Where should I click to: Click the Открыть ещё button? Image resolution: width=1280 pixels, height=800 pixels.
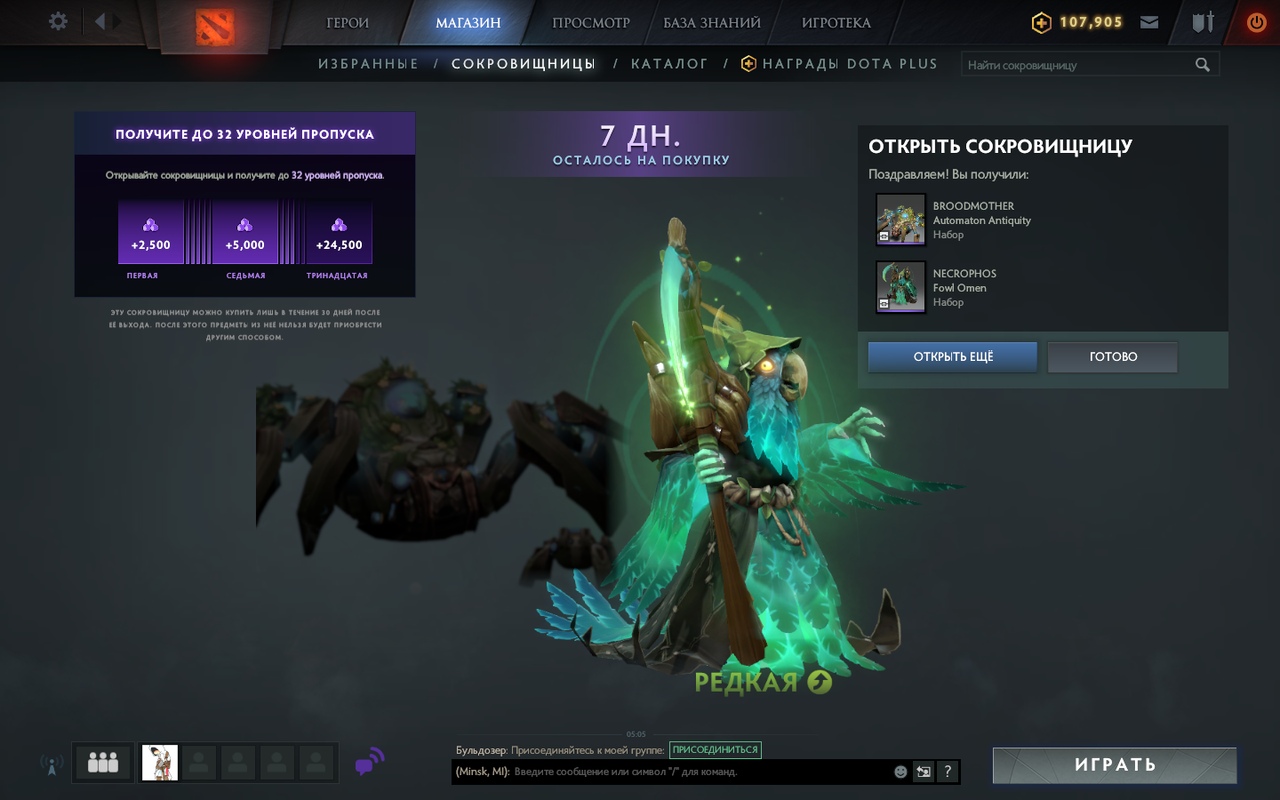pyautogui.click(x=952, y=357)
